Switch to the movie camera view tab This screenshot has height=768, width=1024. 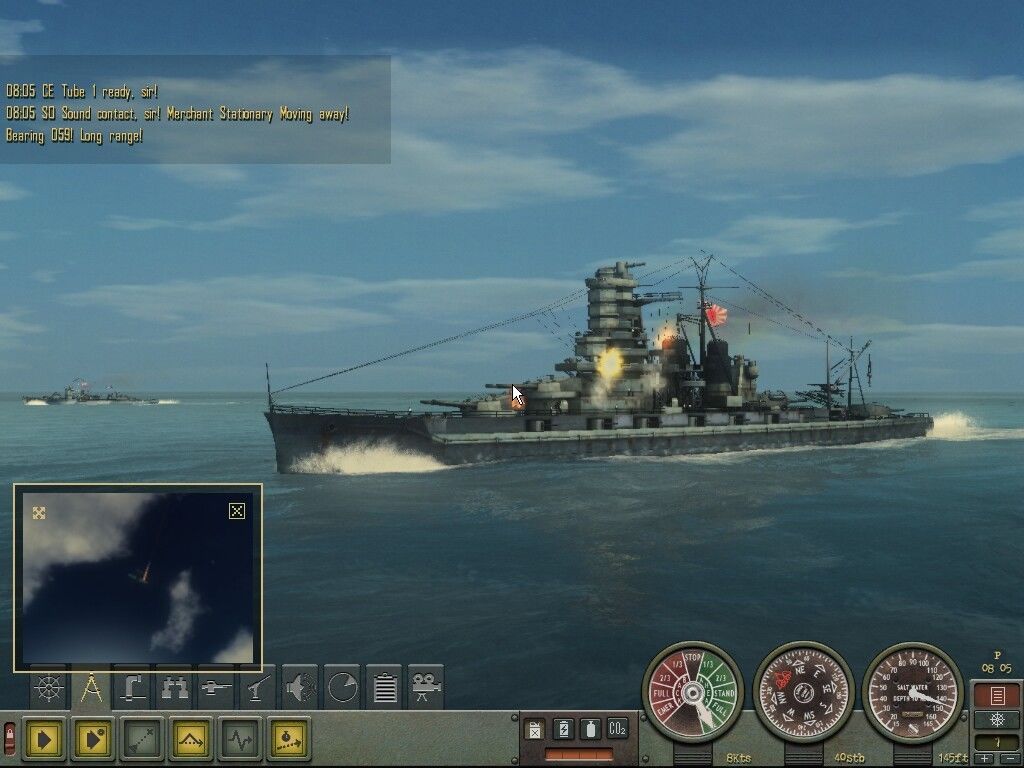(x=426, y=688)
